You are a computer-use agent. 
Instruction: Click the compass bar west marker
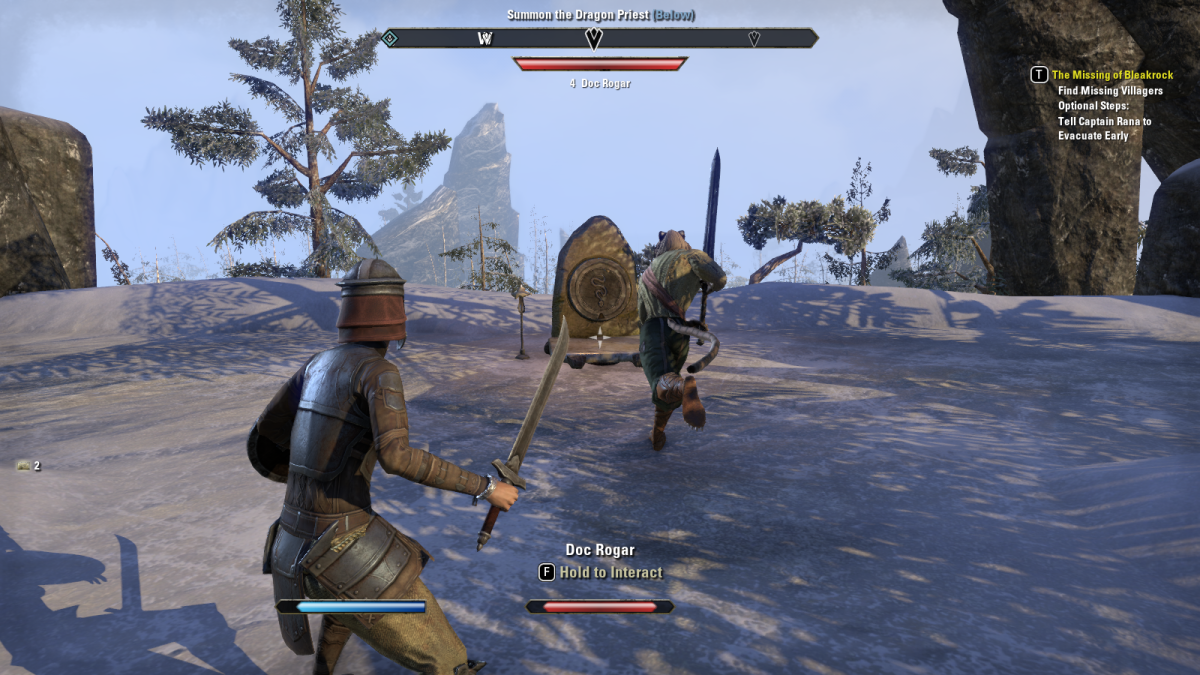click(x=486, y=39)
